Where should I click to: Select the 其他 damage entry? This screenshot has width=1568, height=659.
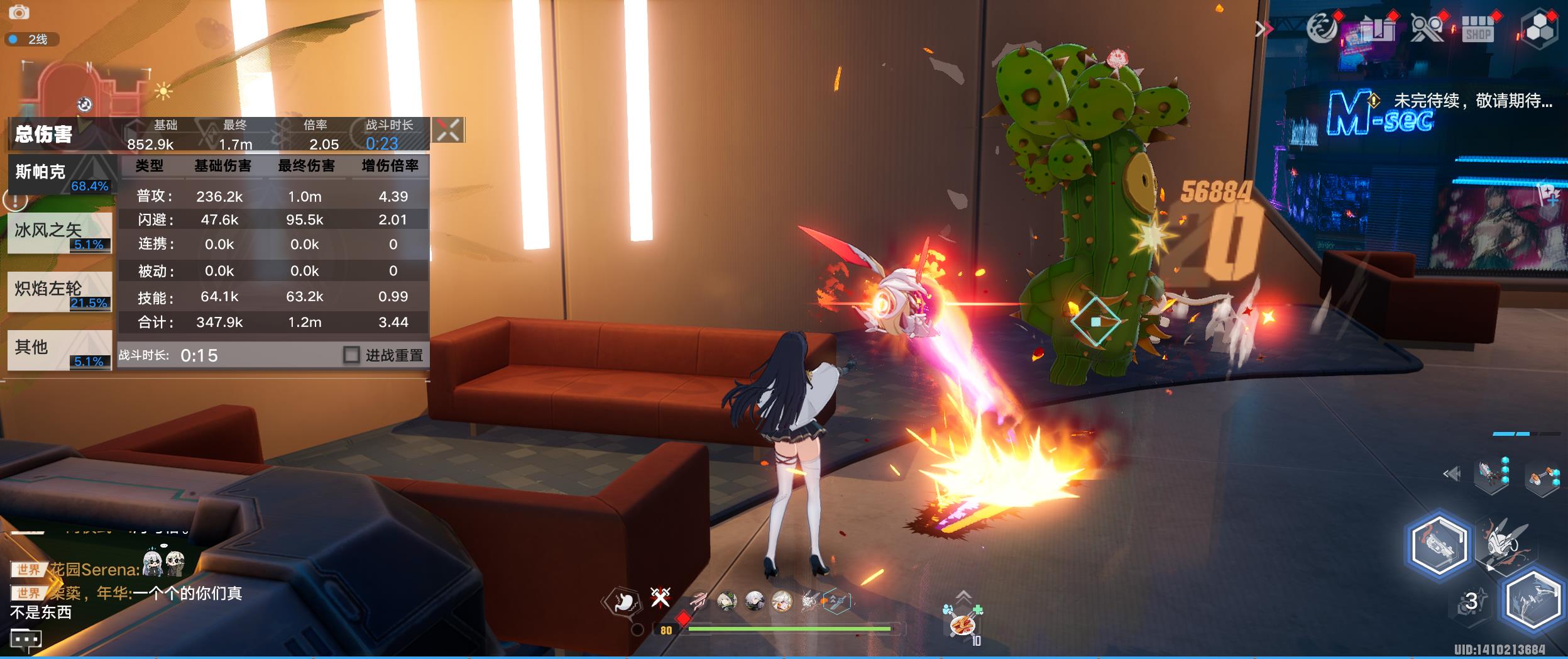tap(60, 350)
